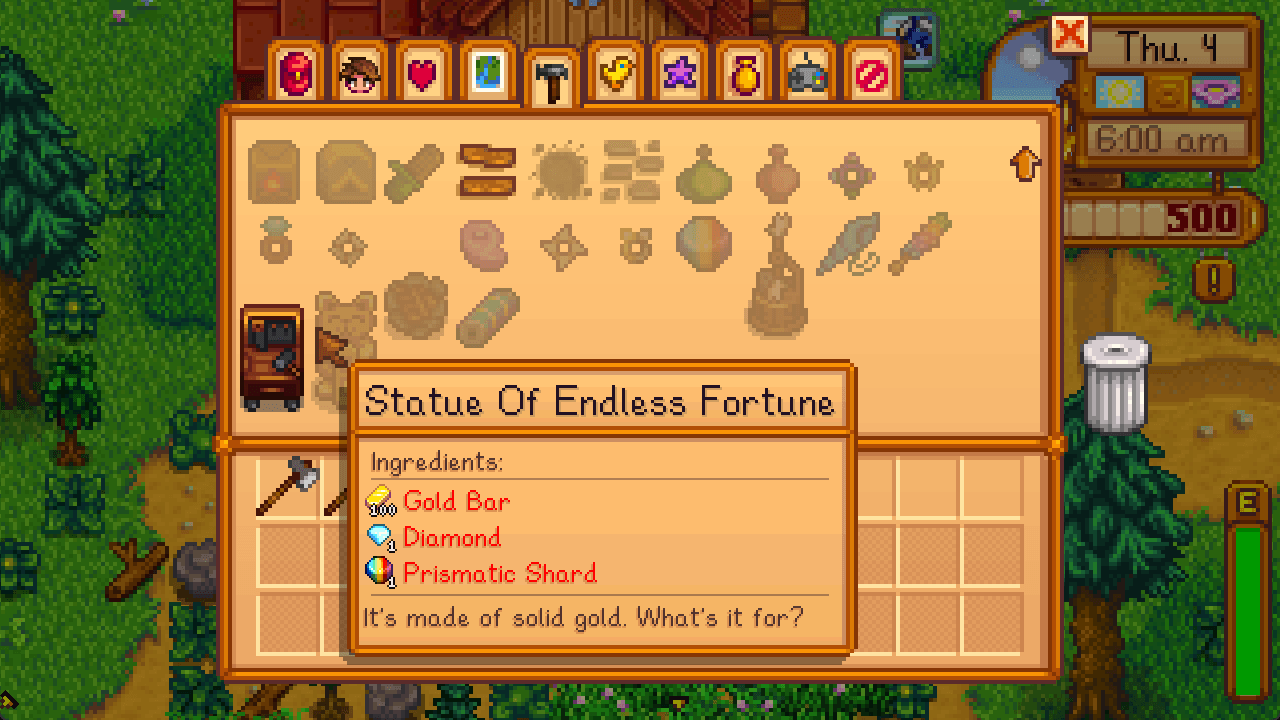Switch to the Collections star tab
The height and width of the screenshot is (720, 1280).
click(x=678, y=72)
